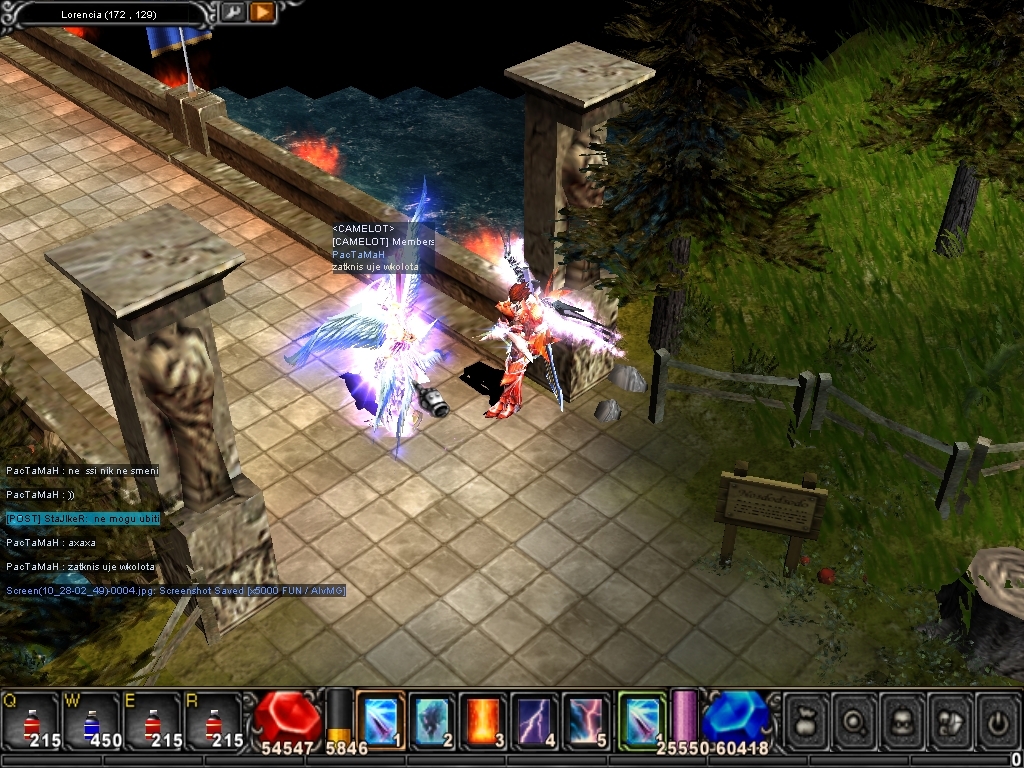
Task: Click the green-framed active skill icon
Action: 642,719
